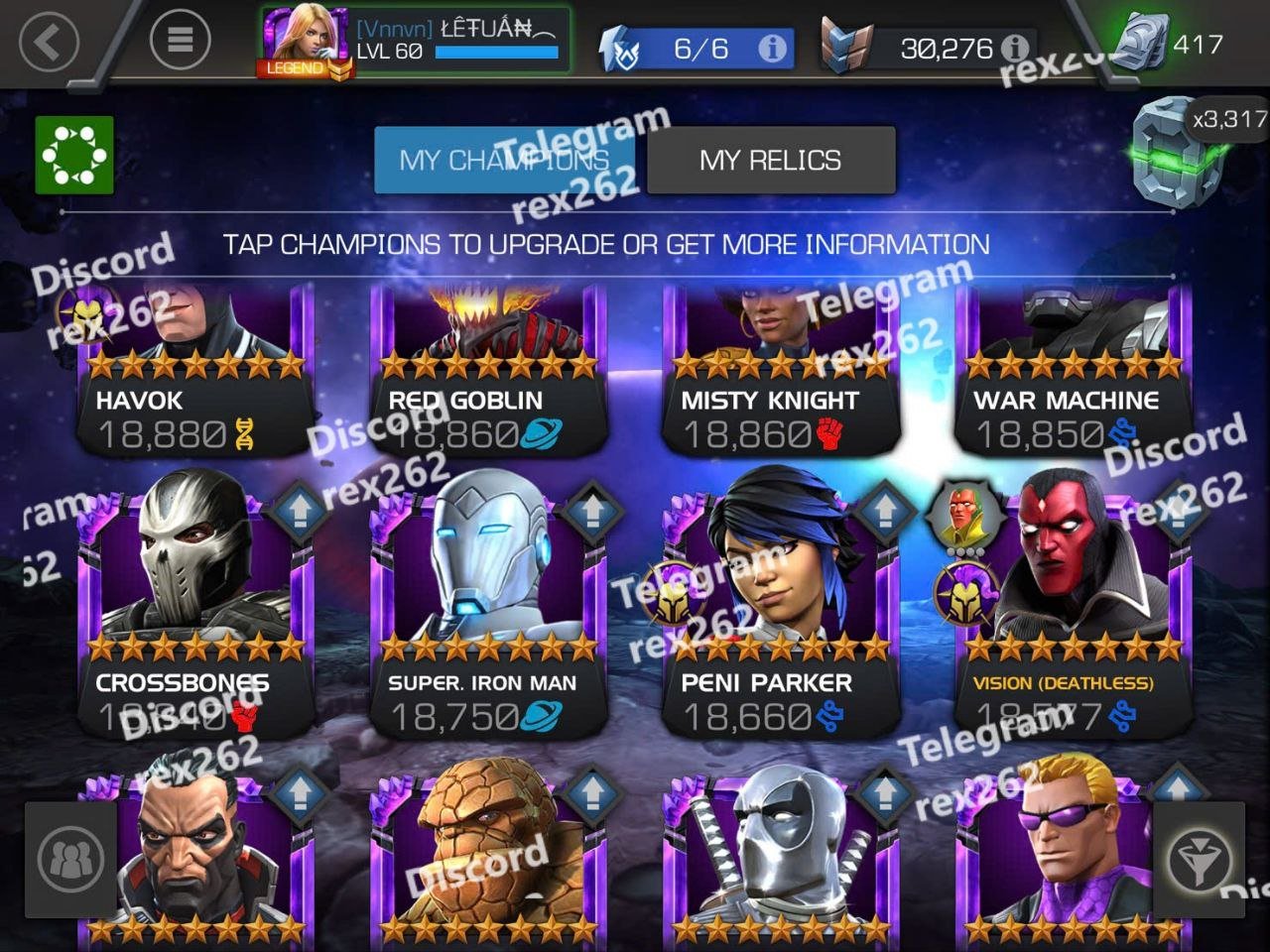Image resolution: width=1270 pixels, height=952 pixels.
Task: Open the champion filter funnel button
Action: (1199, 860)
